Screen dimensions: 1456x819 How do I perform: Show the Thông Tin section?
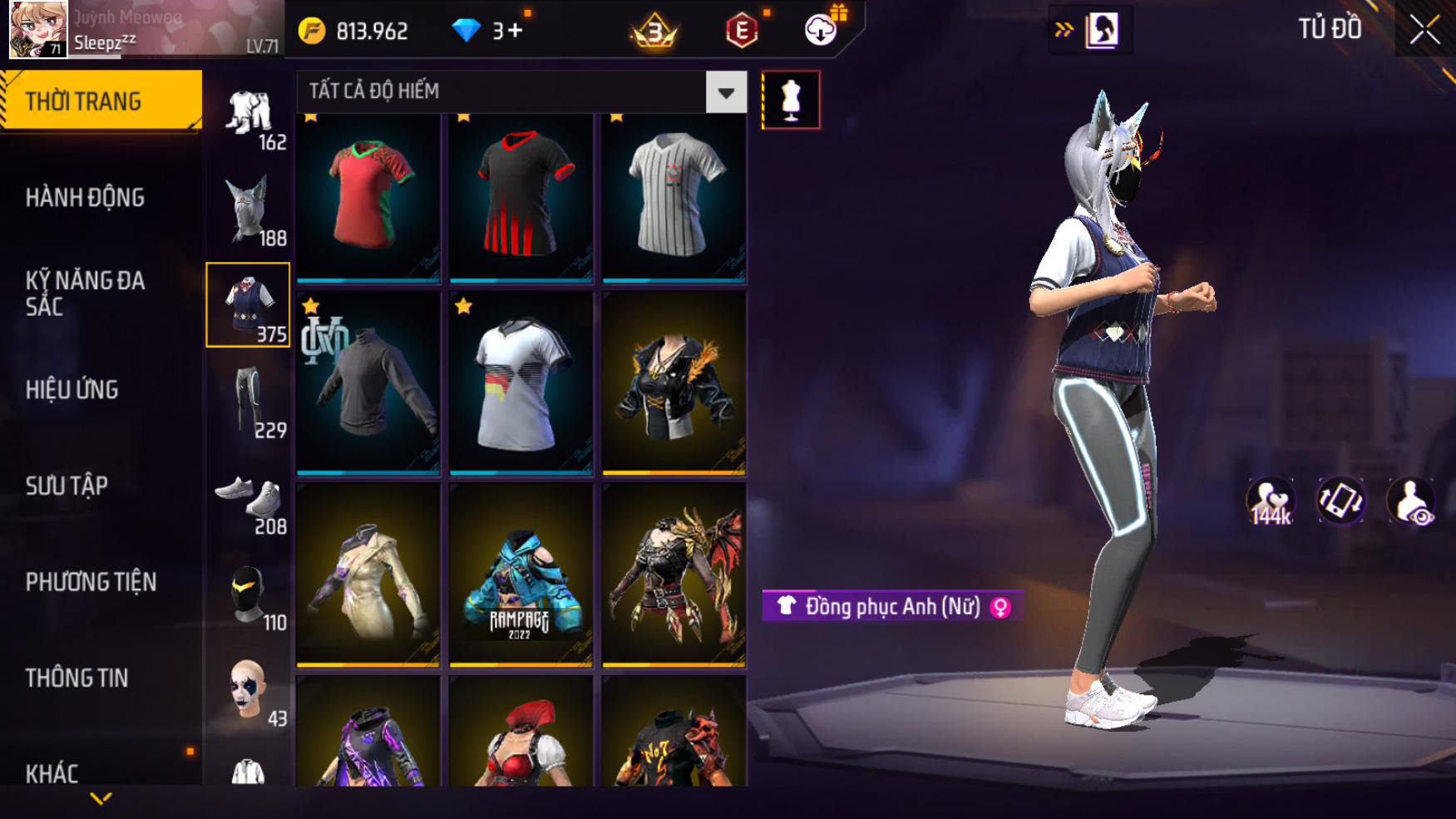coord(77,678)
